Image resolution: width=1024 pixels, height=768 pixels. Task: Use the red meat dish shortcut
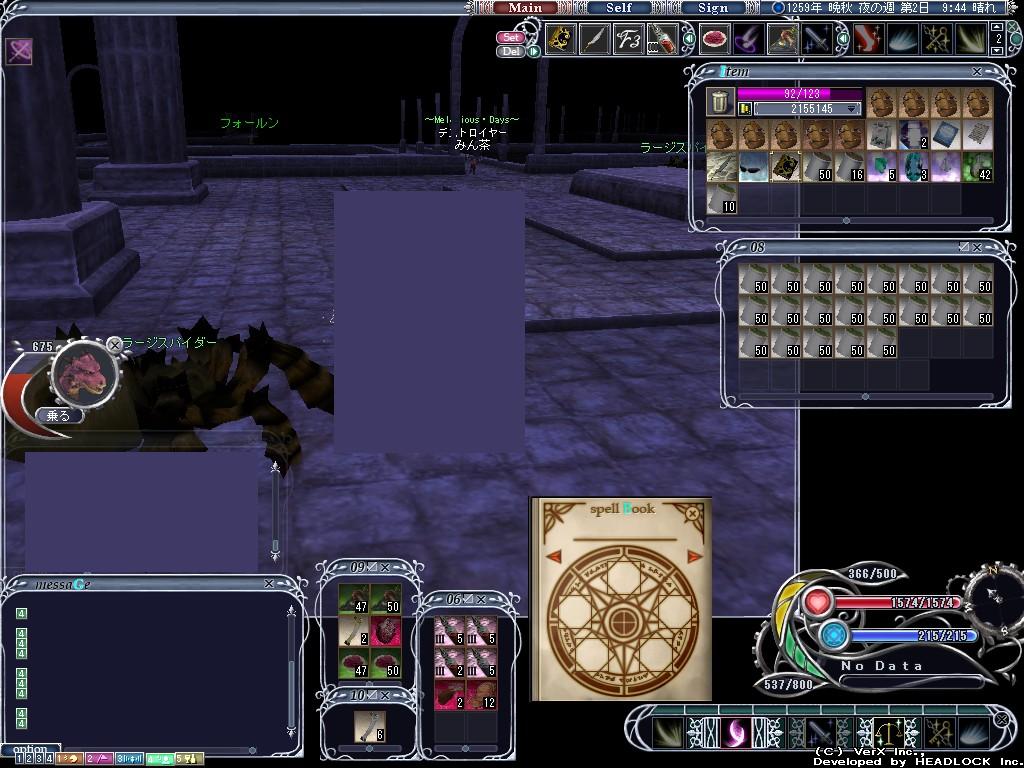coord(714,40)
